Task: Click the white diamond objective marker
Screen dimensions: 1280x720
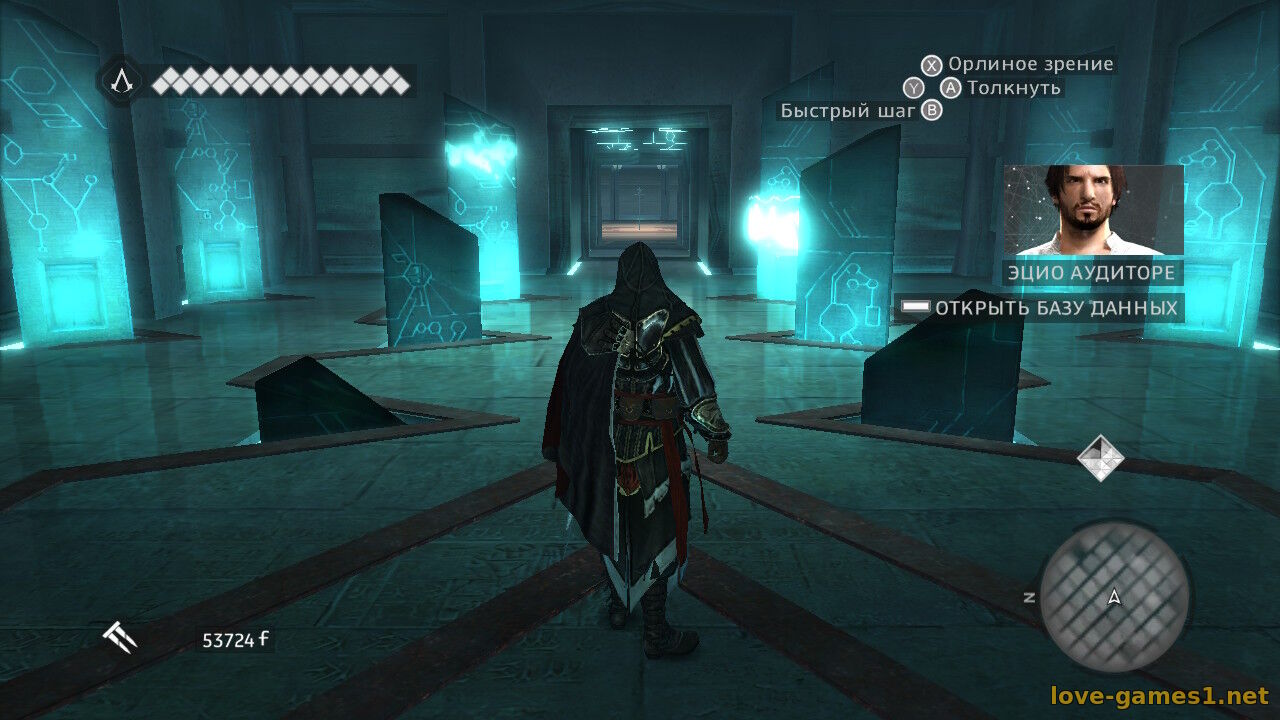Action: pyautogui.click(x=1100, y=458)
